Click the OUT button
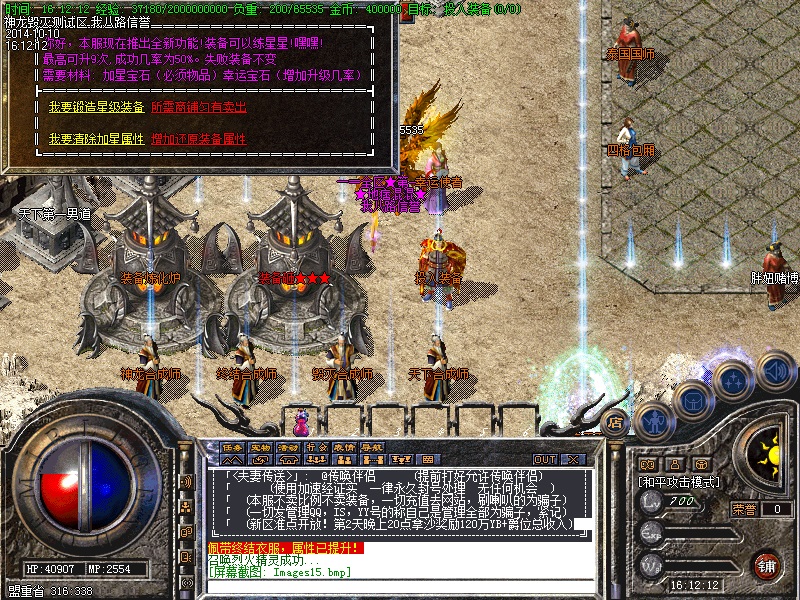 tap(545, 459)
